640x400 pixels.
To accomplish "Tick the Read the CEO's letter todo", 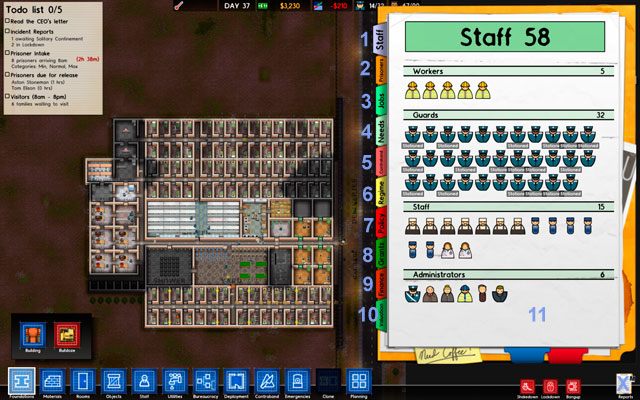I will [6, 19].
